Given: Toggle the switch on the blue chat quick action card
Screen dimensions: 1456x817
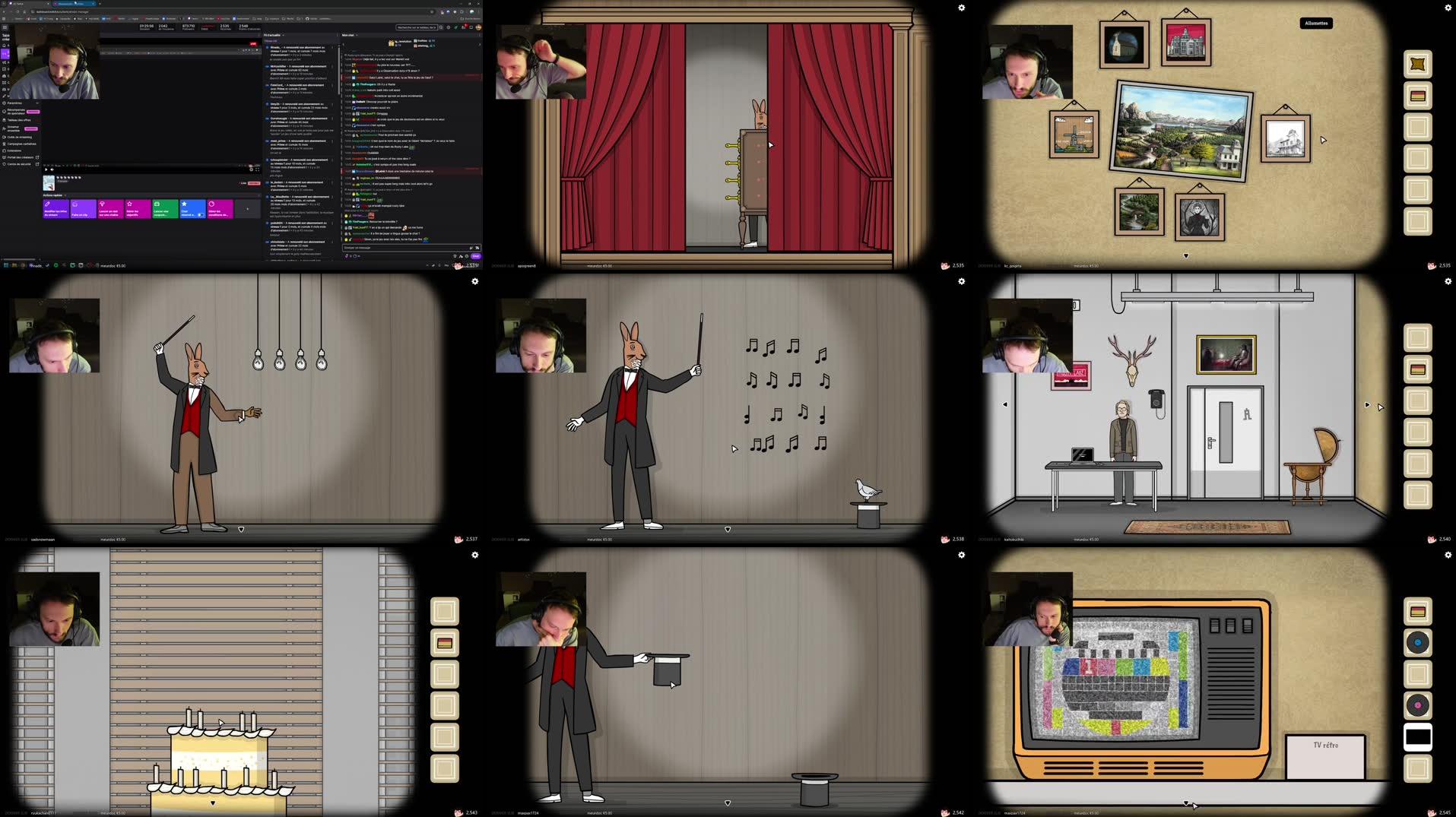Looking at the screenshot, I should click(201, 215).
